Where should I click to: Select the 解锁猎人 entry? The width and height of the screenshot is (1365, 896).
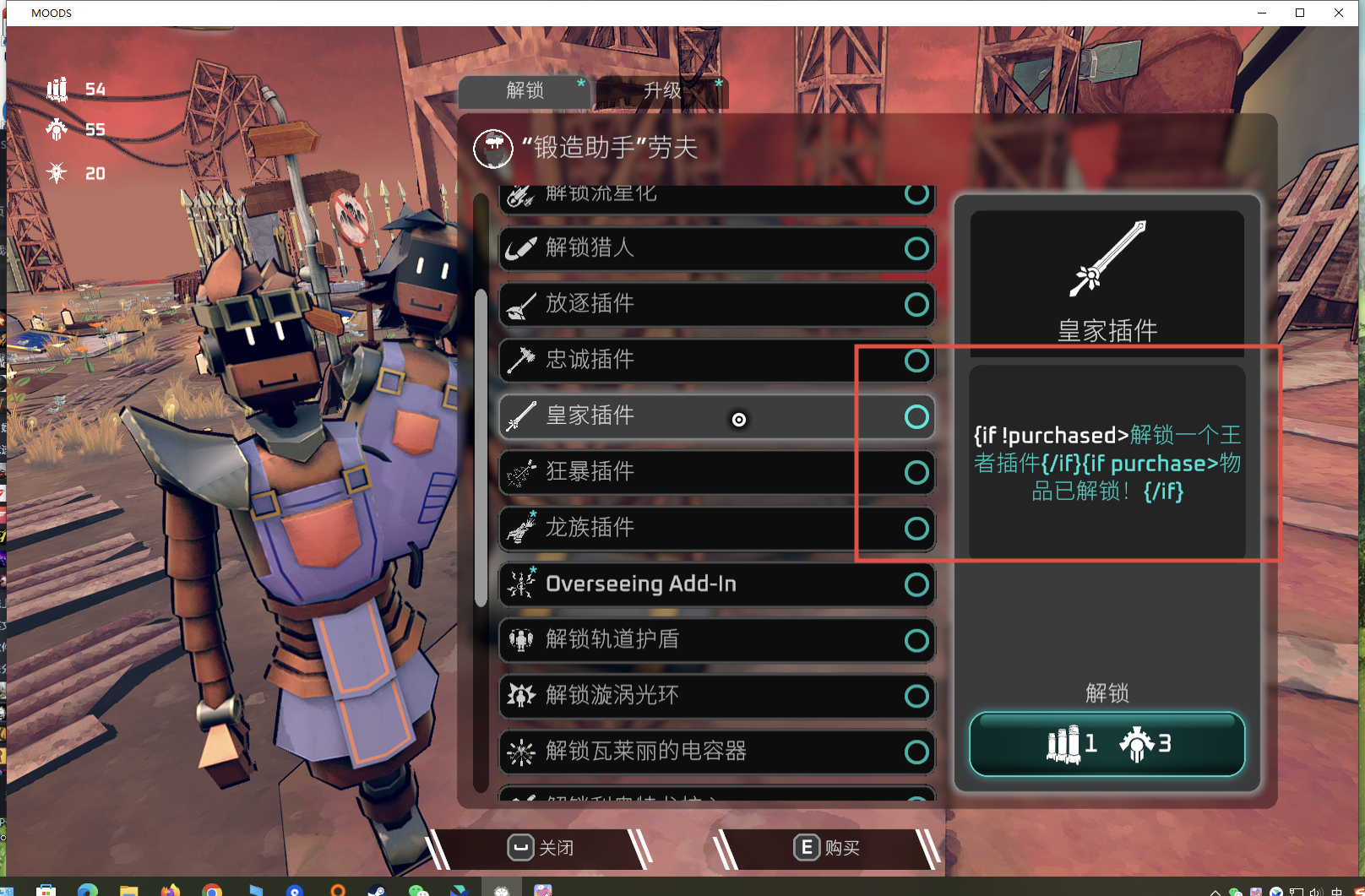(x=715, y=248)
